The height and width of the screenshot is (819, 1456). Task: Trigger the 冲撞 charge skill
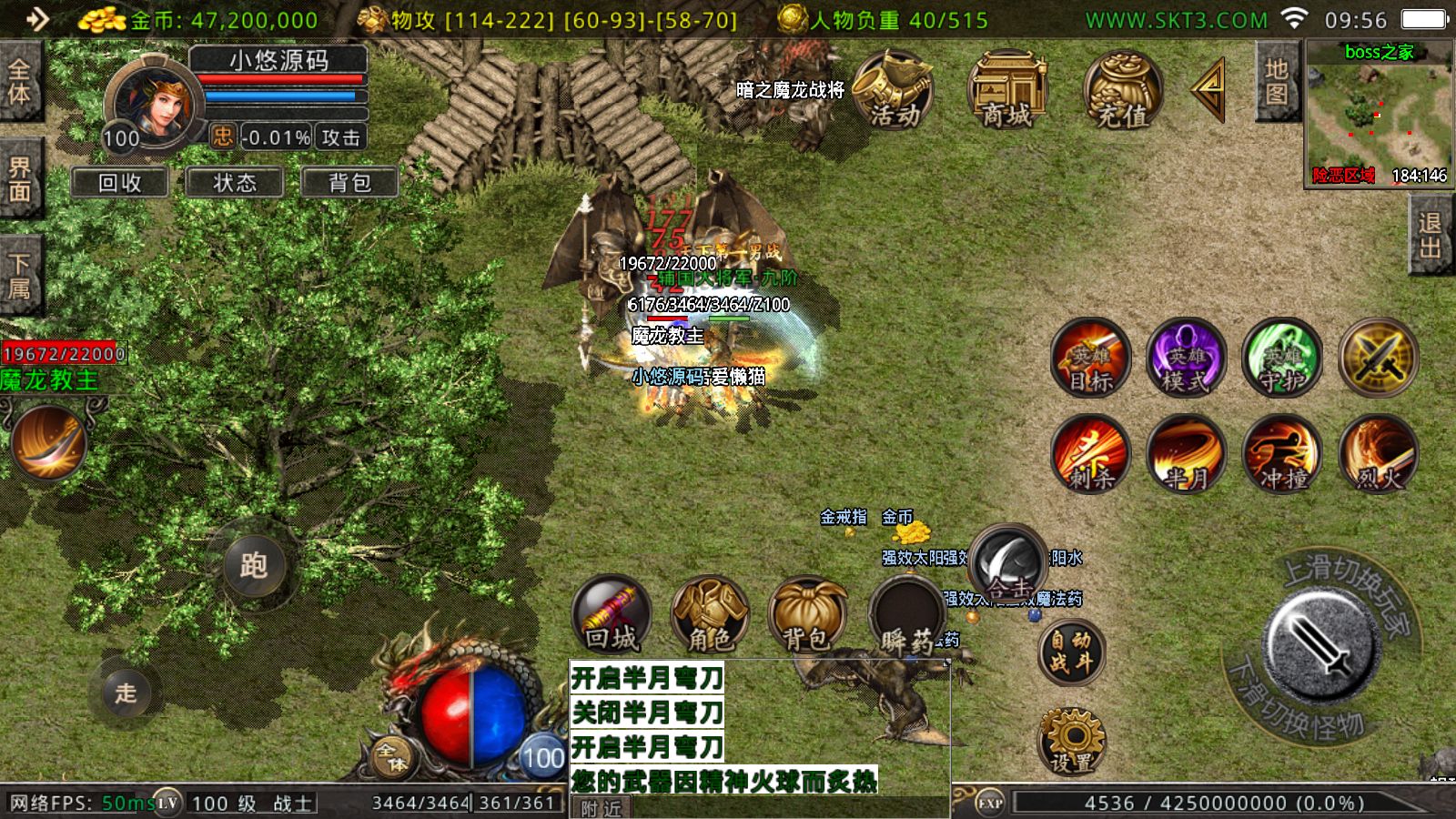click(x=1283, y=454)
